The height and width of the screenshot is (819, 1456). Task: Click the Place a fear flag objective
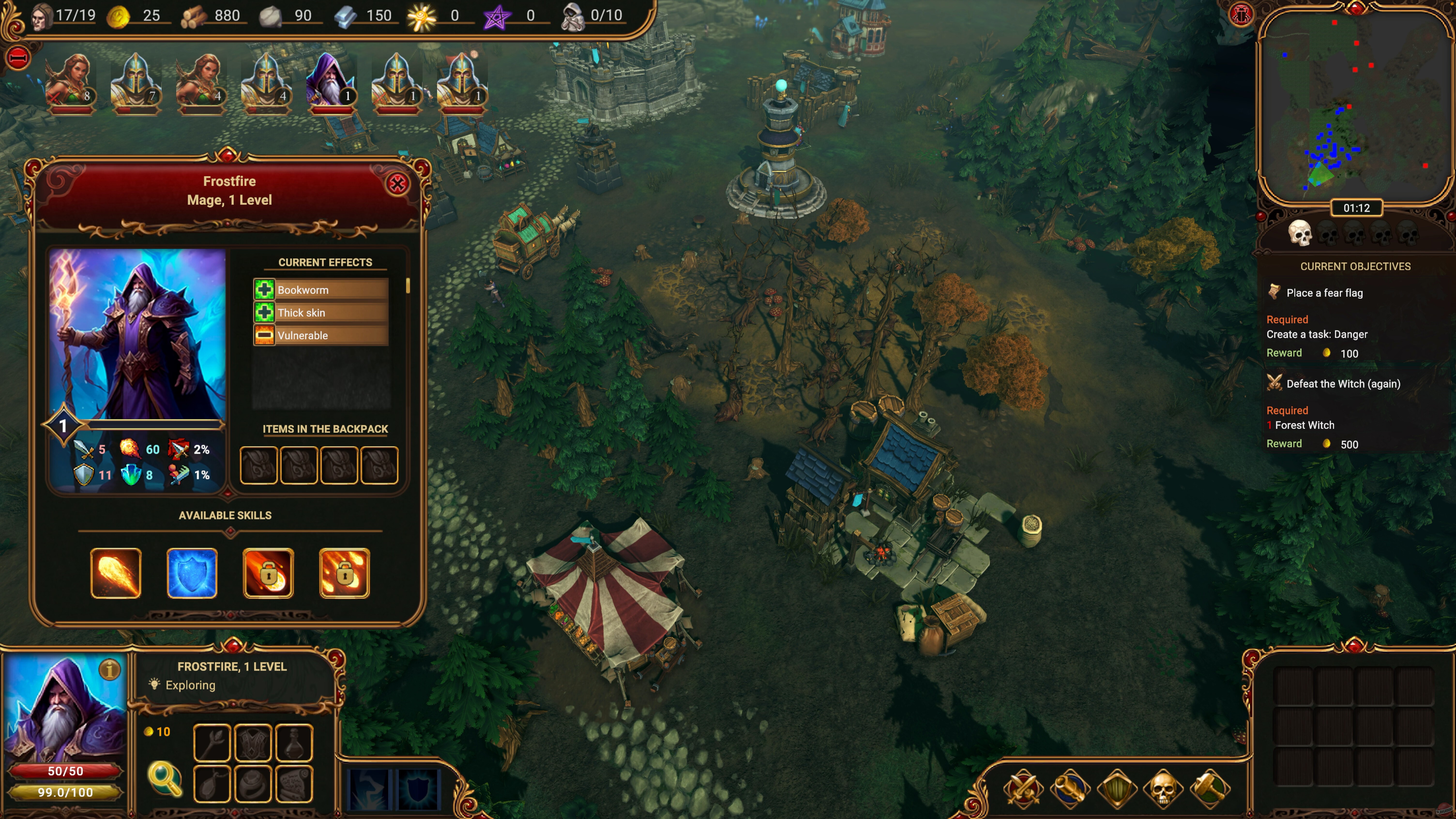1324,293
